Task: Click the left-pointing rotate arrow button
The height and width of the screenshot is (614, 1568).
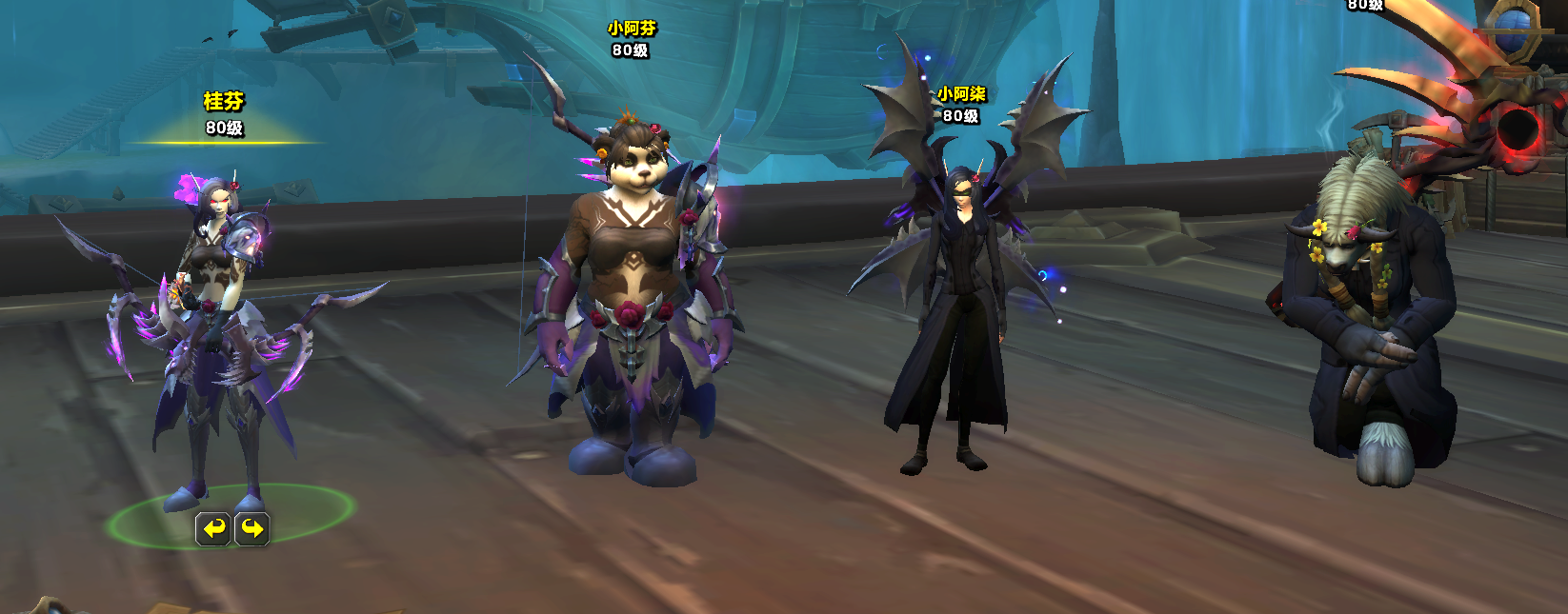Action: pyautogui.click(x=213, y=528)
